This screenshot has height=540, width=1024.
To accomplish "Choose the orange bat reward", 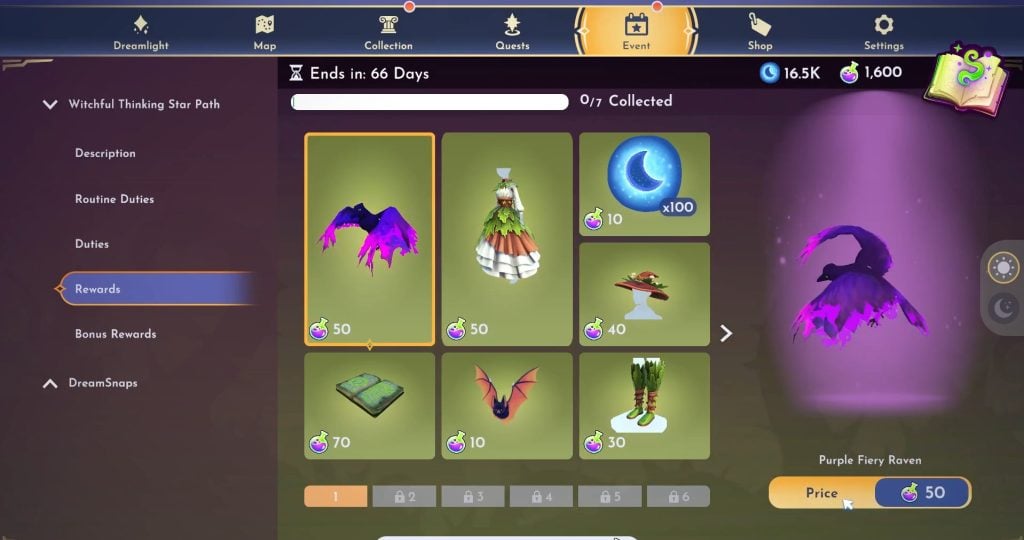I will [507, 405].
